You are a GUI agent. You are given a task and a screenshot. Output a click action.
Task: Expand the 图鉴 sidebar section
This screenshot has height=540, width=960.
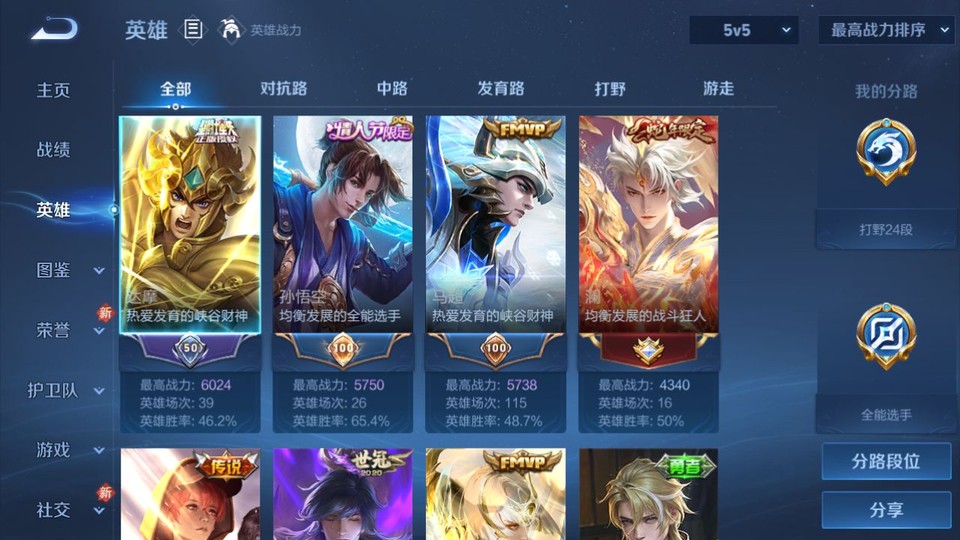point(66,270)
